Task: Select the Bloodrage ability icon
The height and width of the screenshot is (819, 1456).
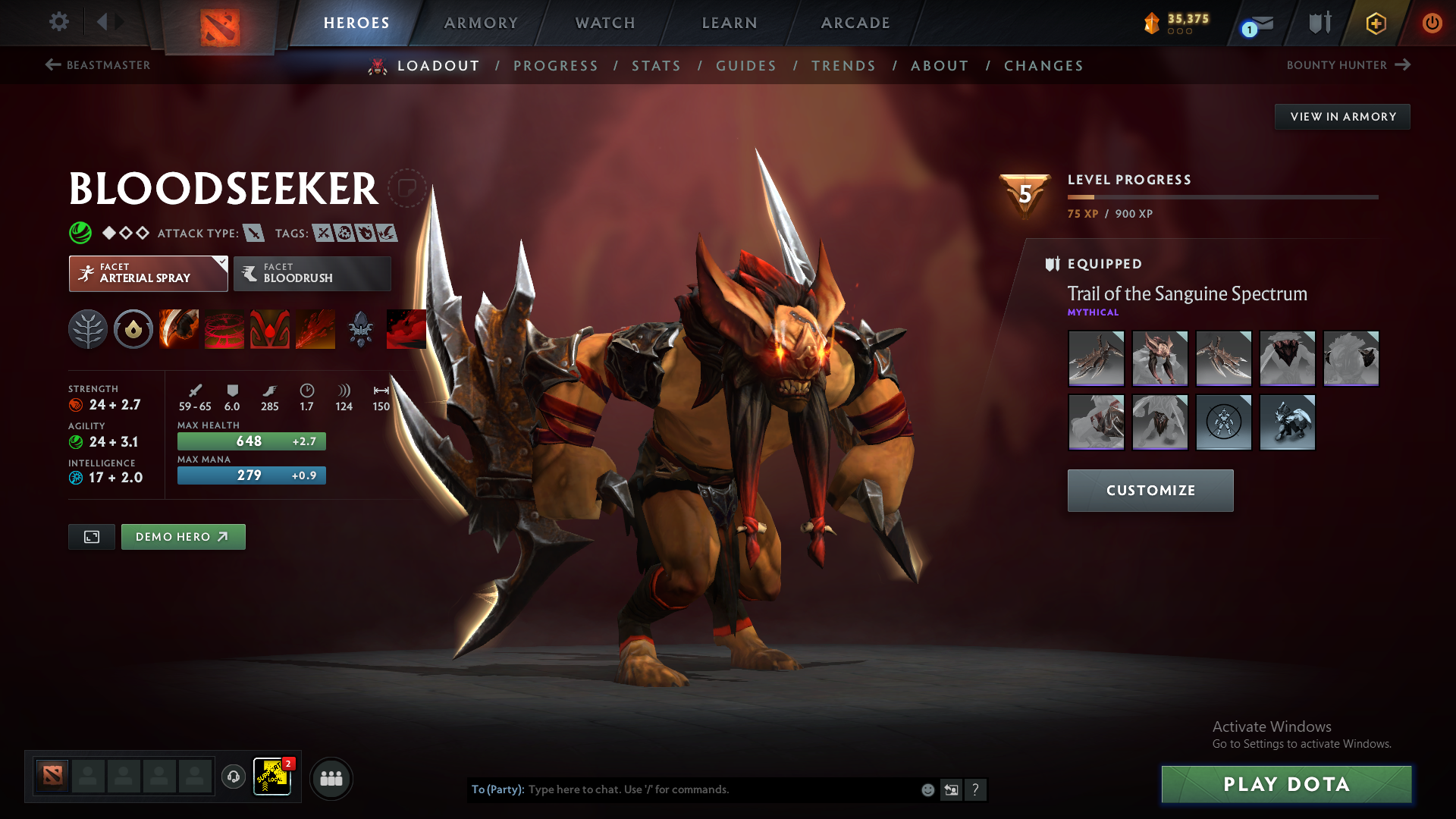Action: pos(178,328)
